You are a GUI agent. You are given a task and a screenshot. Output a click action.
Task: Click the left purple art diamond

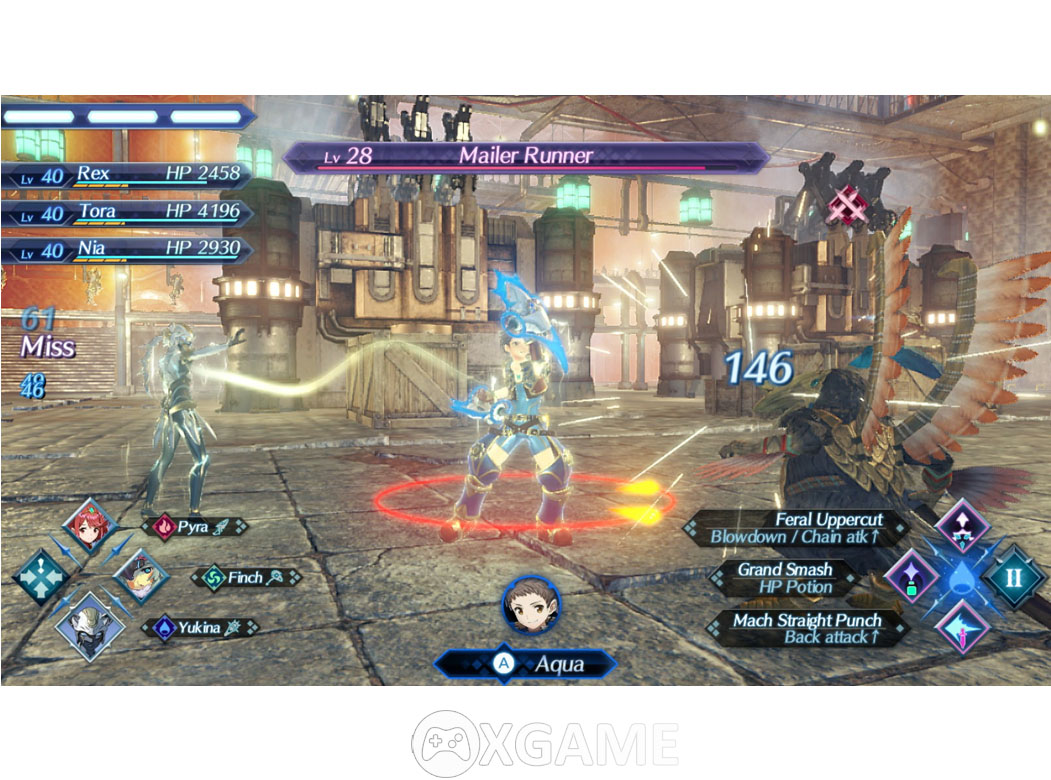[912, 577]
